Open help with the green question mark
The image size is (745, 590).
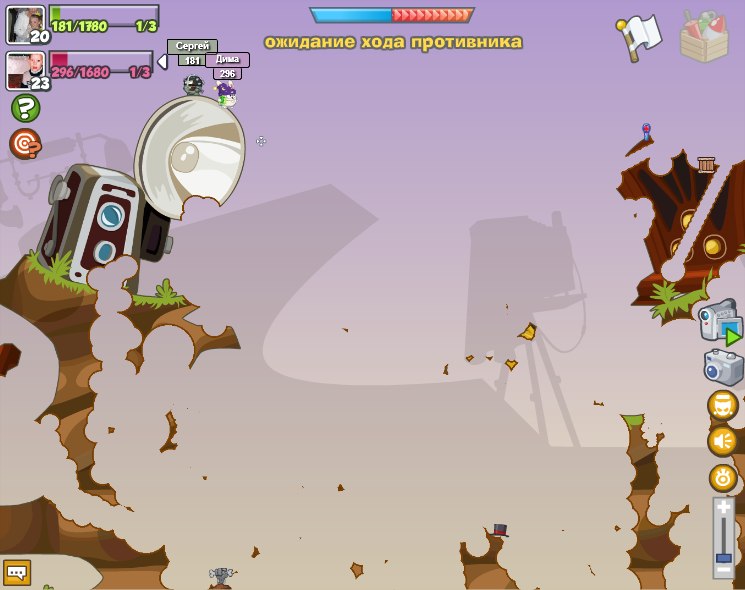click(25, 108)
